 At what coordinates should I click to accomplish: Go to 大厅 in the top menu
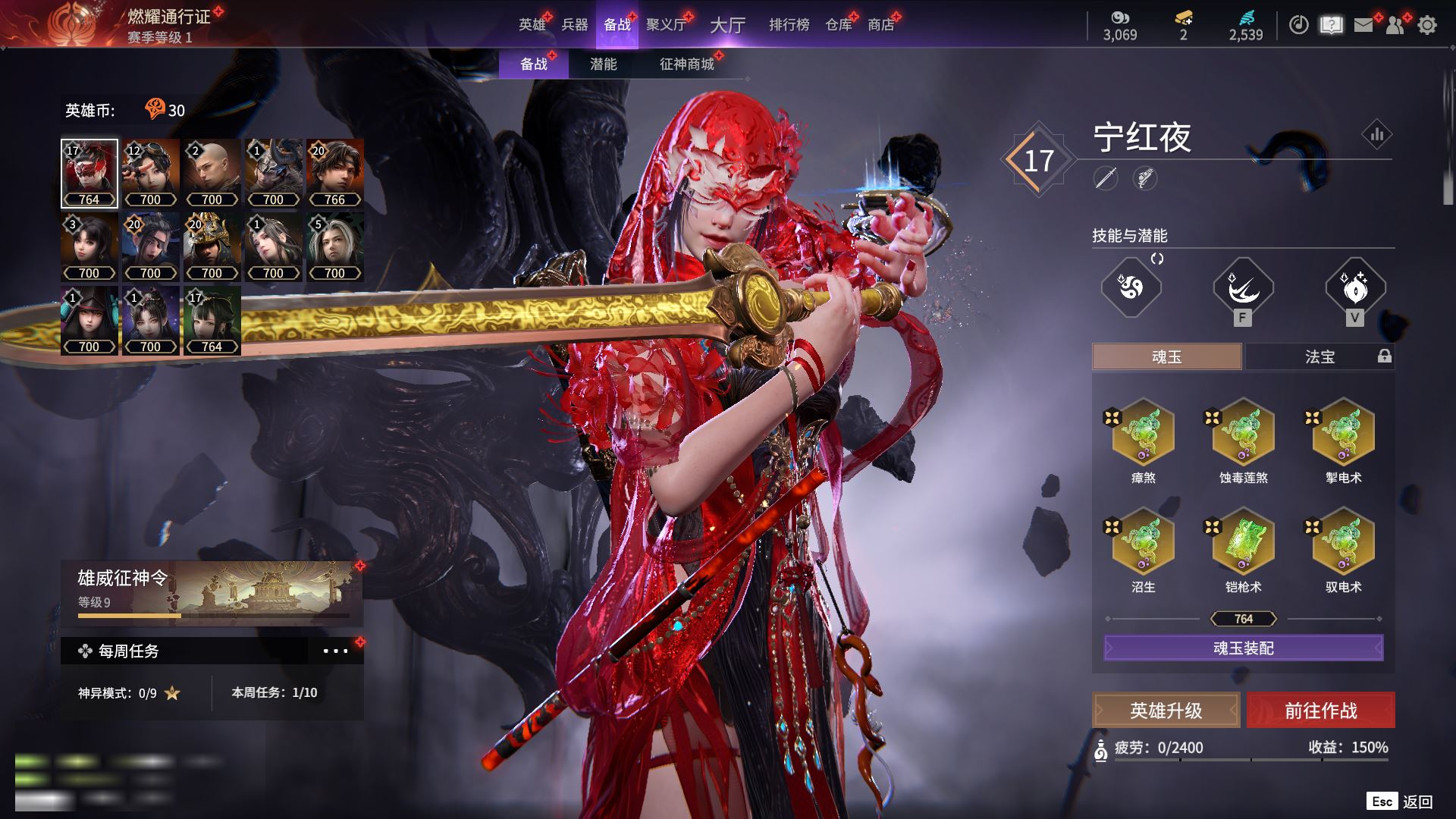727,25
